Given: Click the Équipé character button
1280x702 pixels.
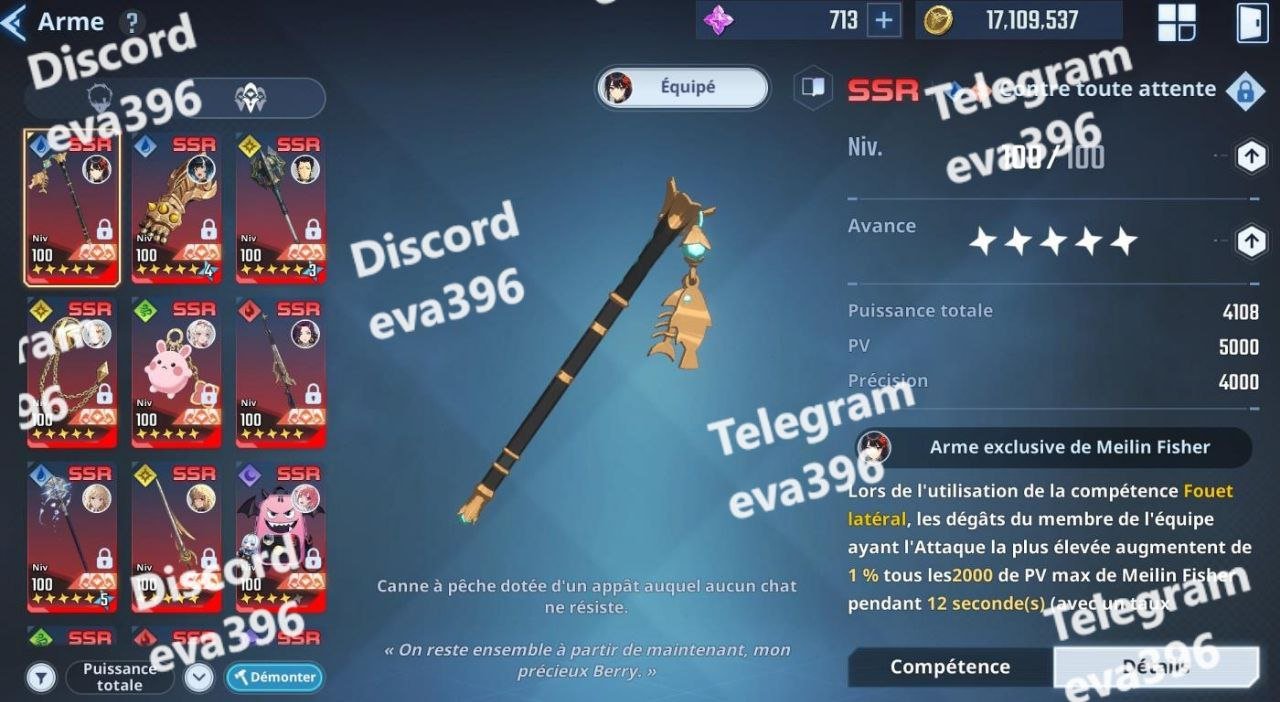Looking at the screenshot, I should coord(684,88).
